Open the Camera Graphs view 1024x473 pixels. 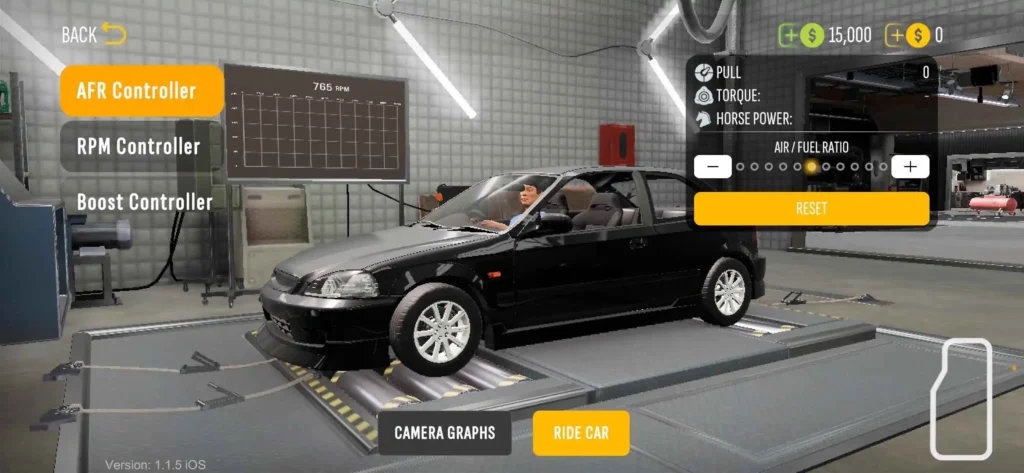444,433
